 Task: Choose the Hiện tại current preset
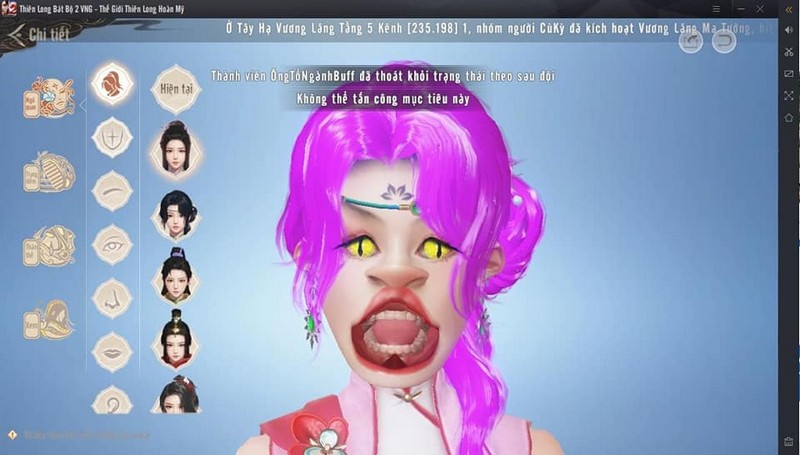[x=175, y=88]
